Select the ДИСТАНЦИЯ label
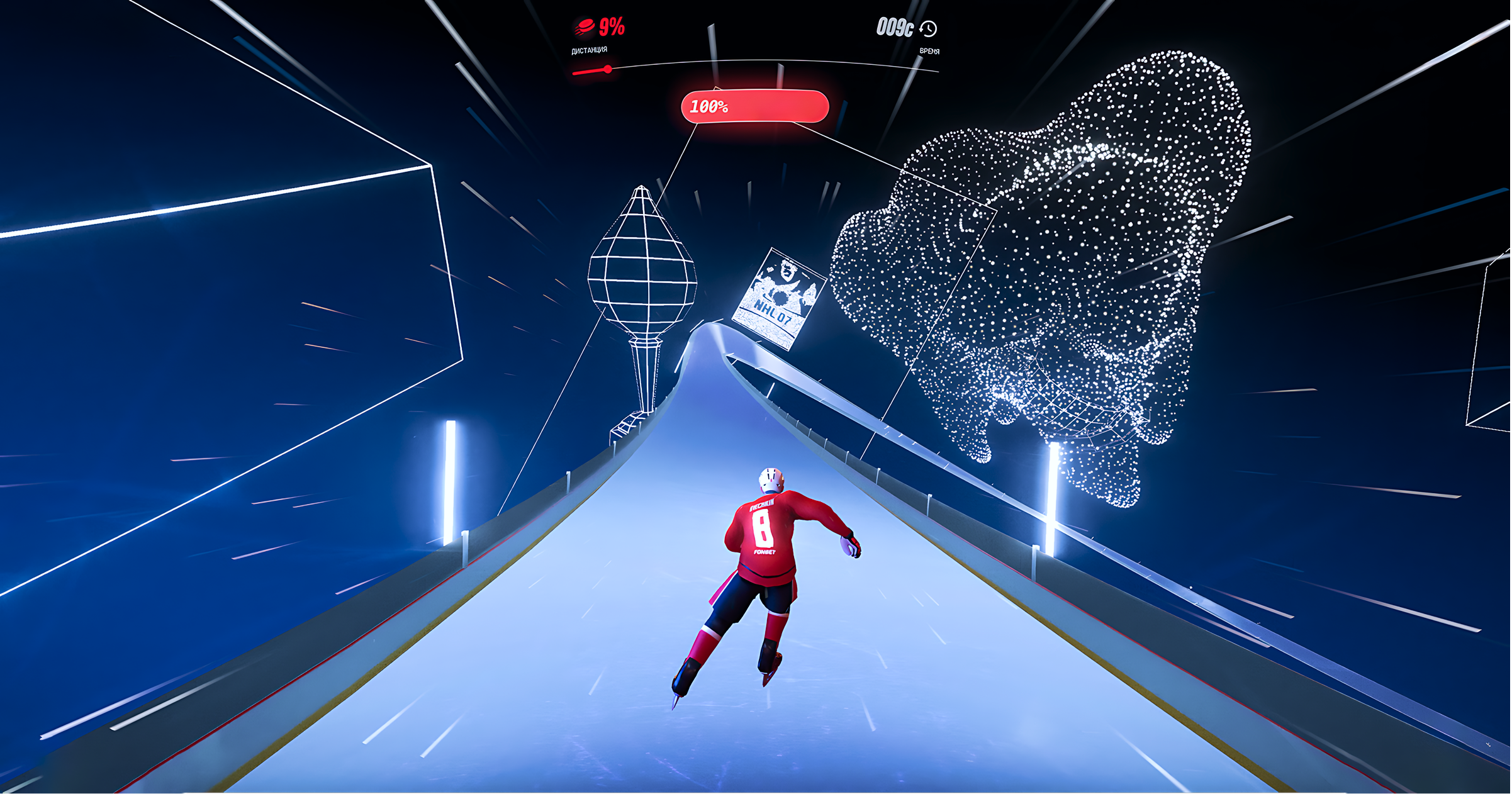1512x794 pixels. tap(589, 50)
